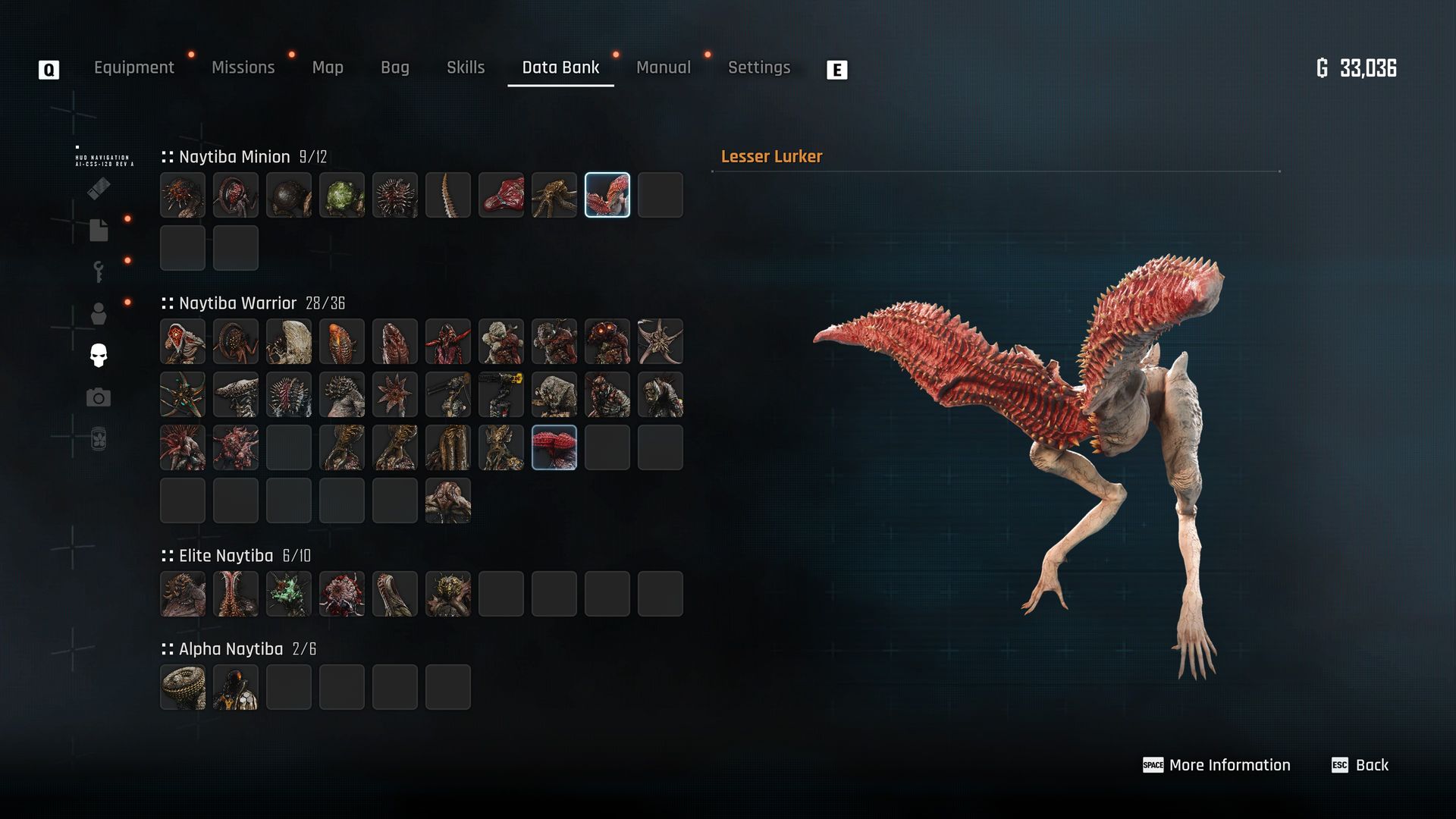Switch to the Equipment tab

pos(133,67)
